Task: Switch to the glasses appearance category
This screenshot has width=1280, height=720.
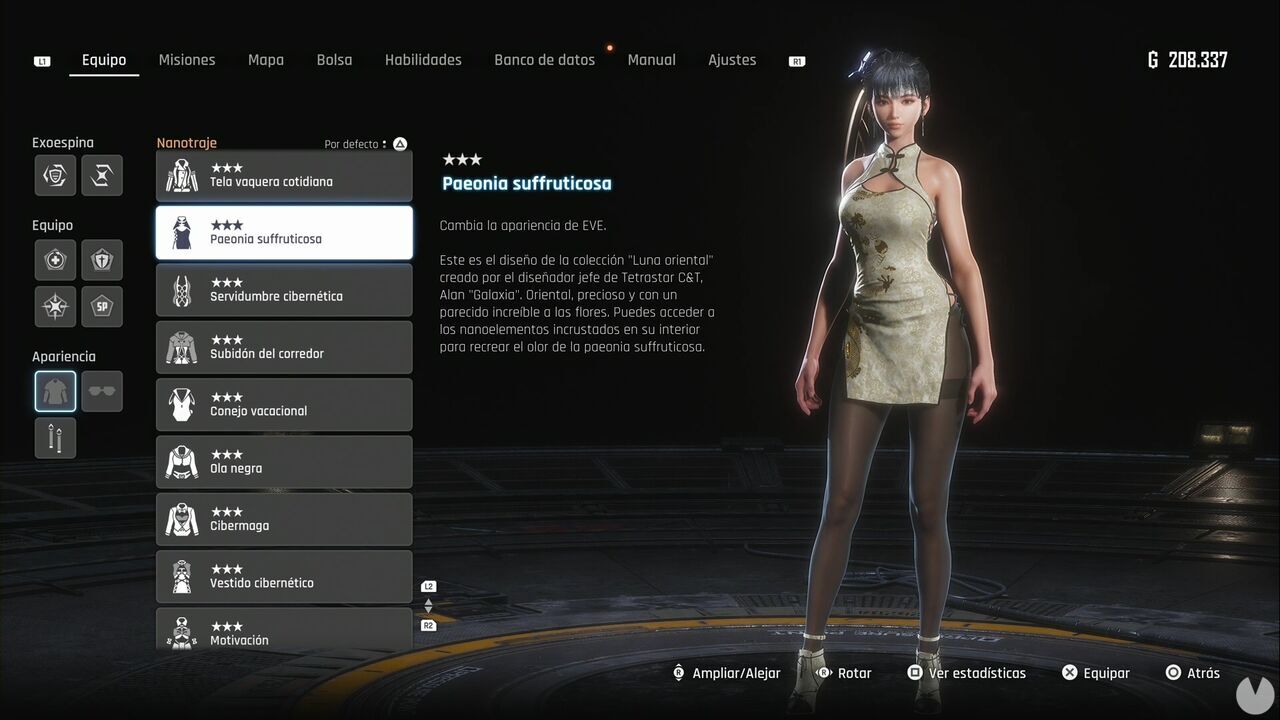Action: [101, 390]
